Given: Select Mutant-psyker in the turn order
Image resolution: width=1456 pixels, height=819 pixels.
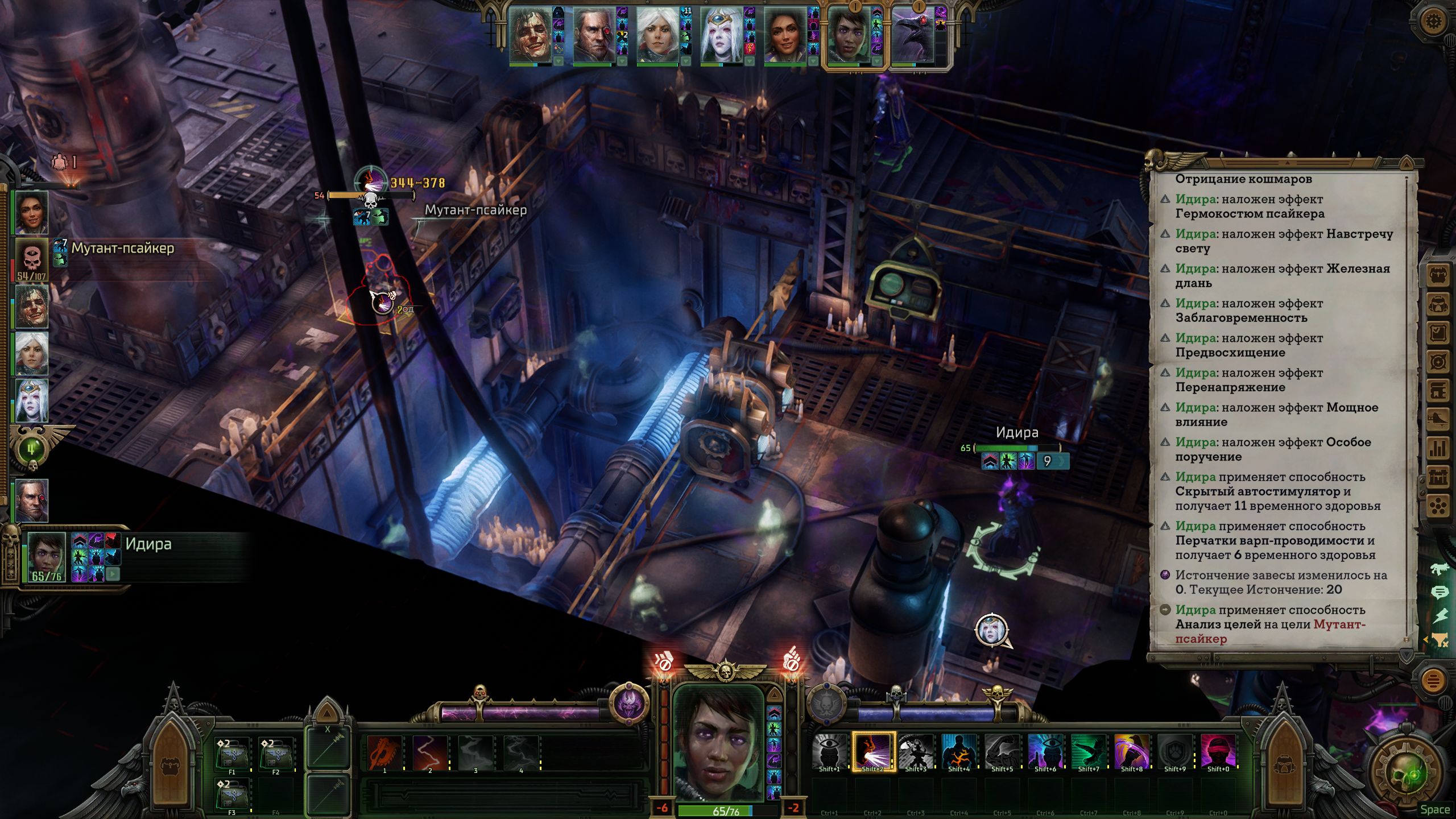Looking at the screenshot, I should (x=32, y=260).
